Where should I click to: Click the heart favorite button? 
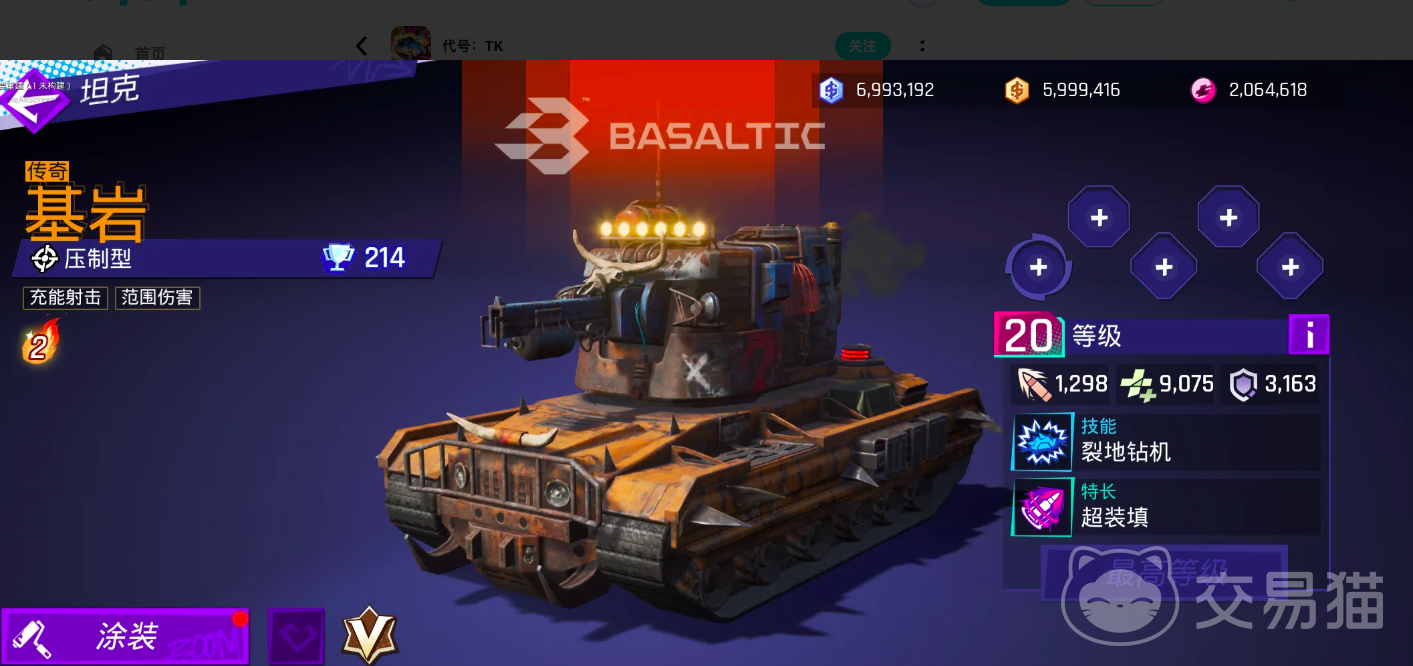[x=296, y=636]
